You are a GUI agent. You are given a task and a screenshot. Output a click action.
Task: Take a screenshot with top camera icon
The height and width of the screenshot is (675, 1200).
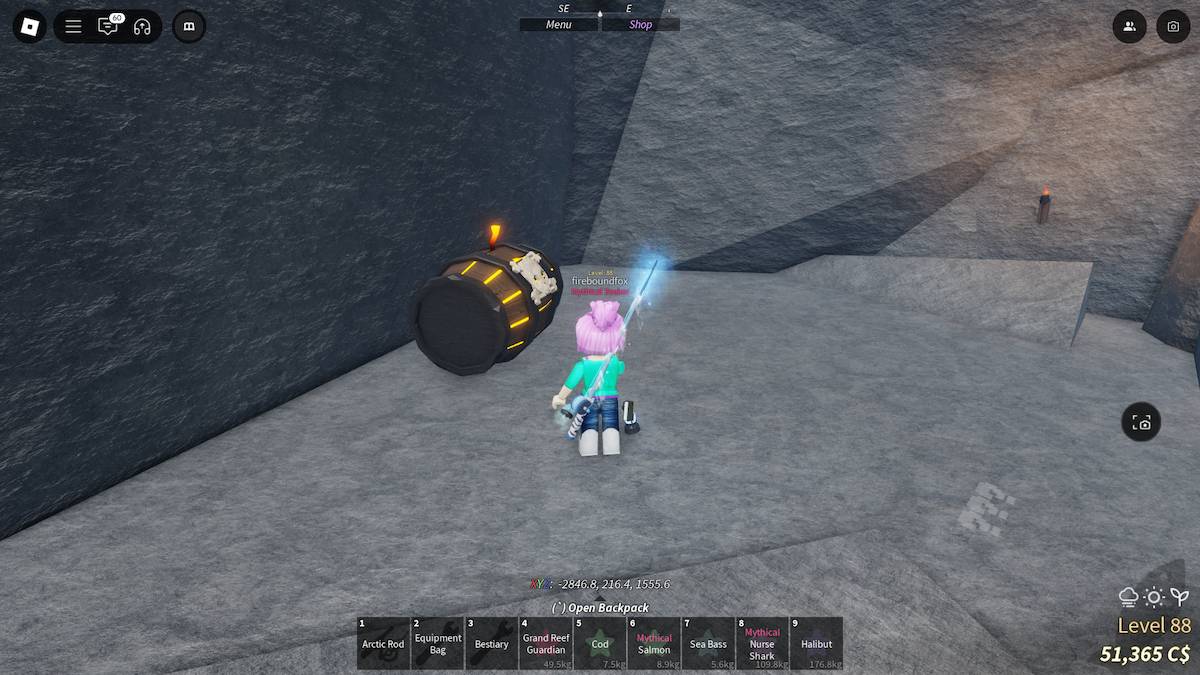(1173, 26)
